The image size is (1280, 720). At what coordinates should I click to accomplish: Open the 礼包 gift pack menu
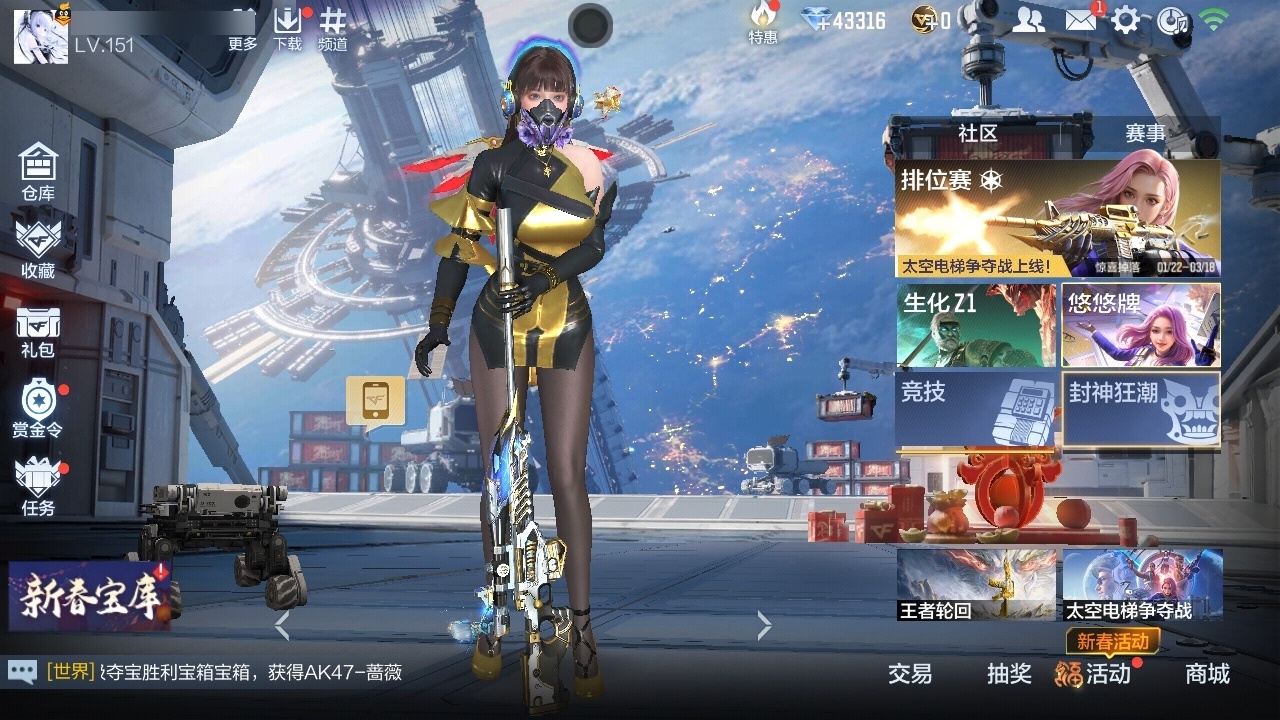(x=38, y=331)
